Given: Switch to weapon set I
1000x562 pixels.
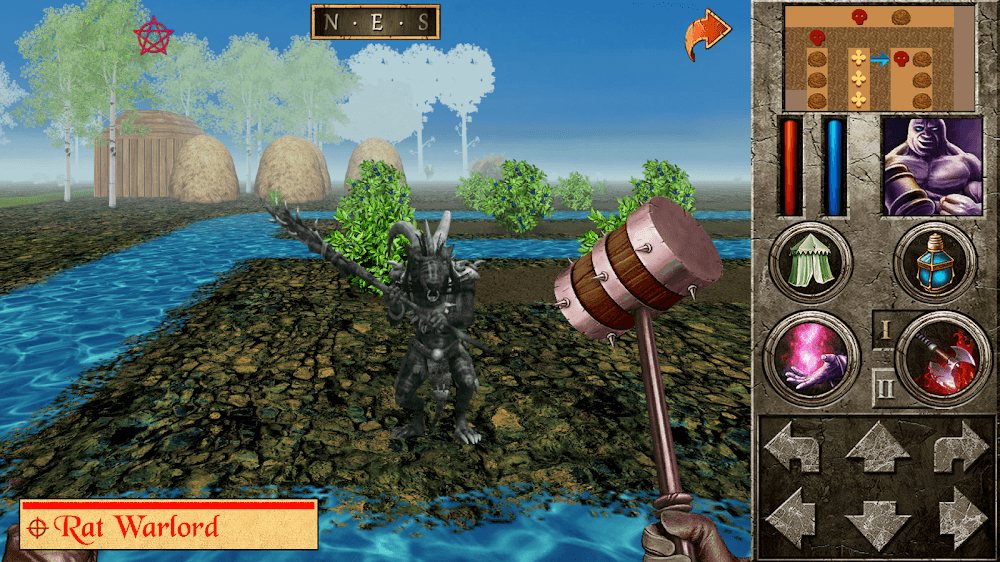Looking at the screenshot, I should click(885, 329).
